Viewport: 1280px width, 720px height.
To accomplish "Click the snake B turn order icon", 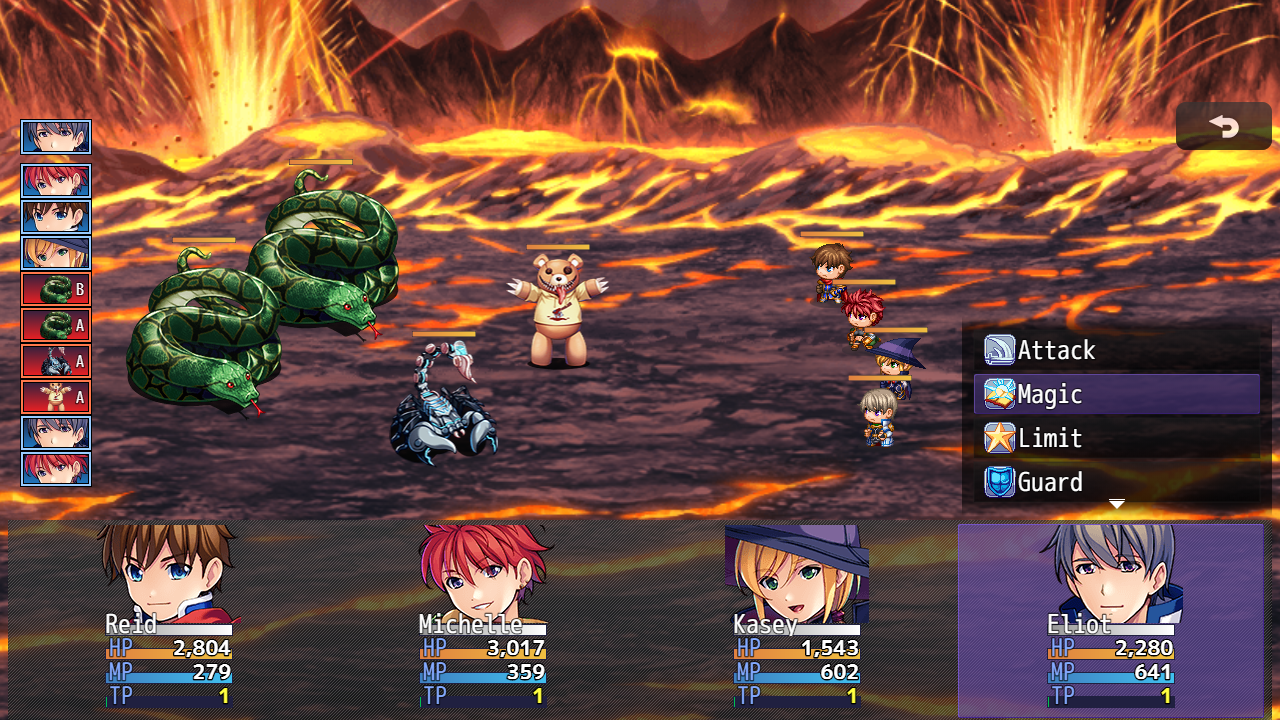I will tap(56, 289).
